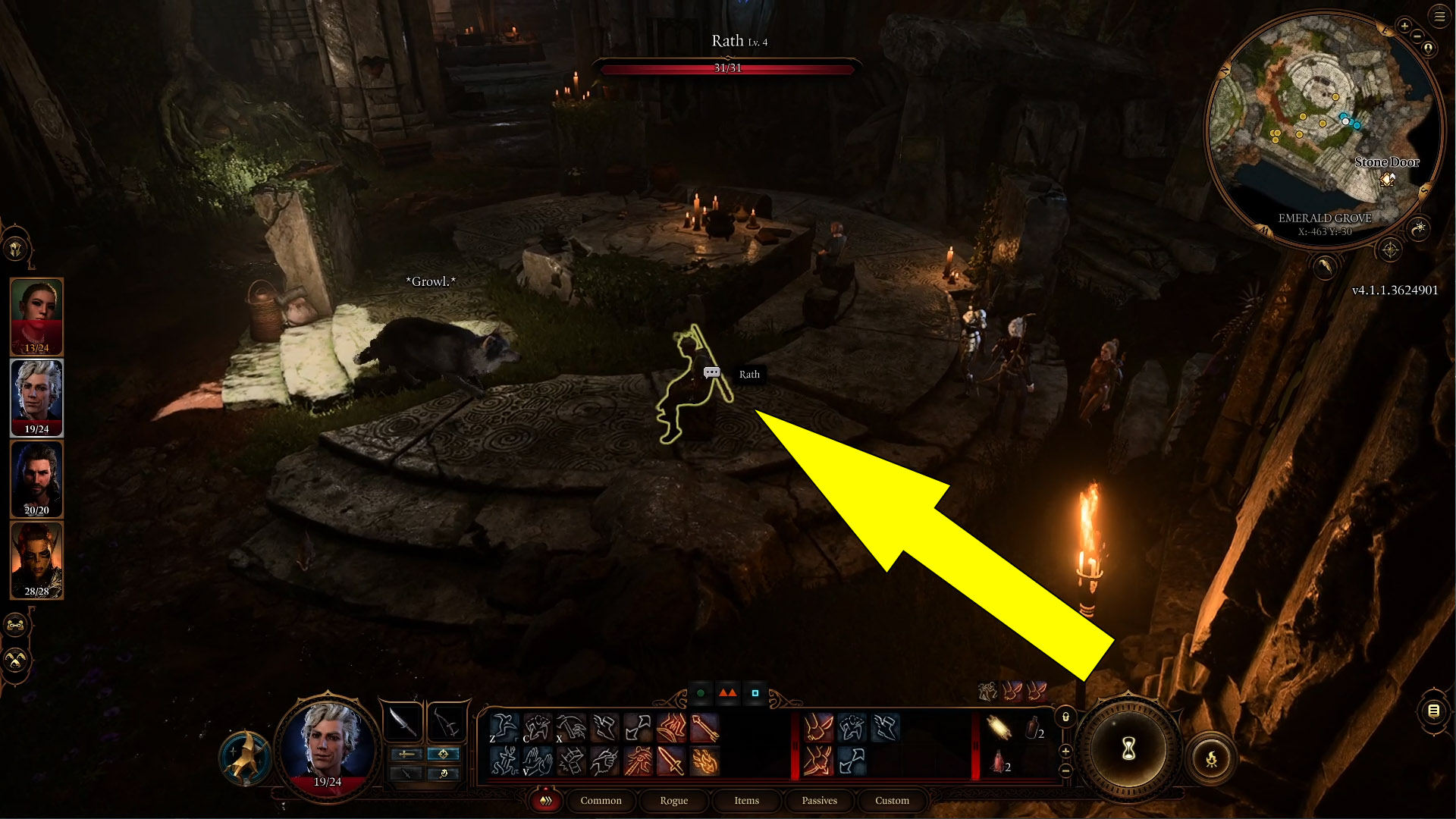Click the Long Rest hourglass button
This screenshot has height=819, width=1456.
click(1128, 749)
